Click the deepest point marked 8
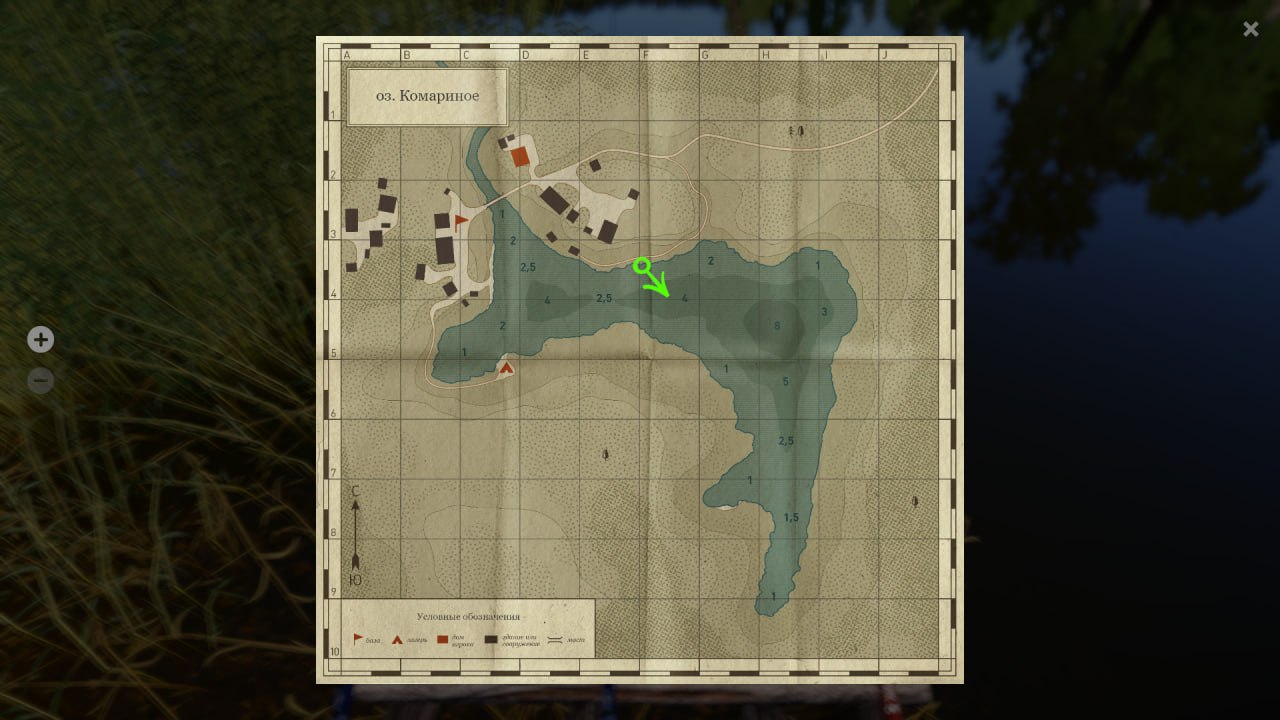The height and width of the screenshot is (720, 1280). coord(776,324)
